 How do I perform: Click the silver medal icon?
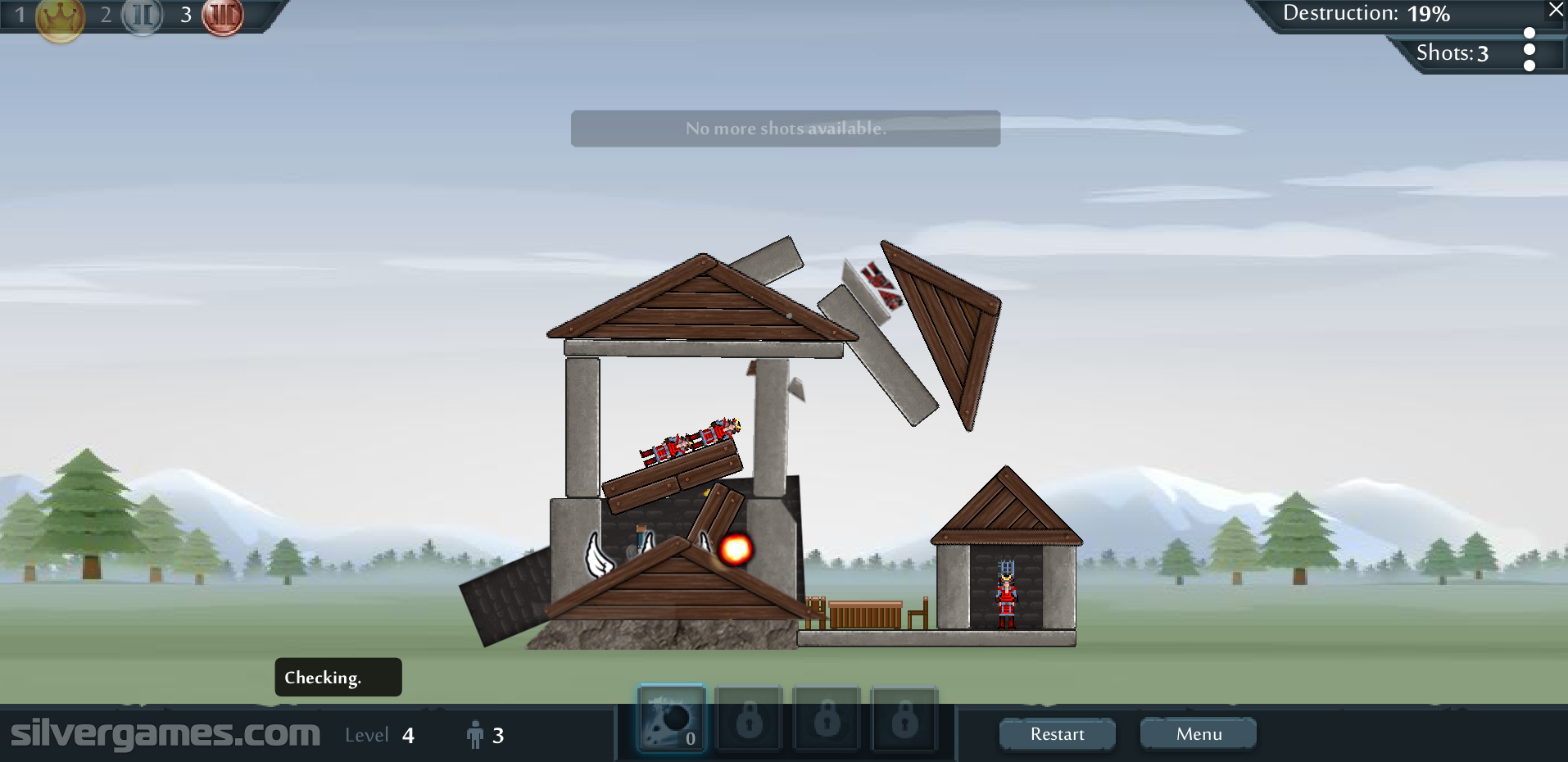tap(143, 16)
